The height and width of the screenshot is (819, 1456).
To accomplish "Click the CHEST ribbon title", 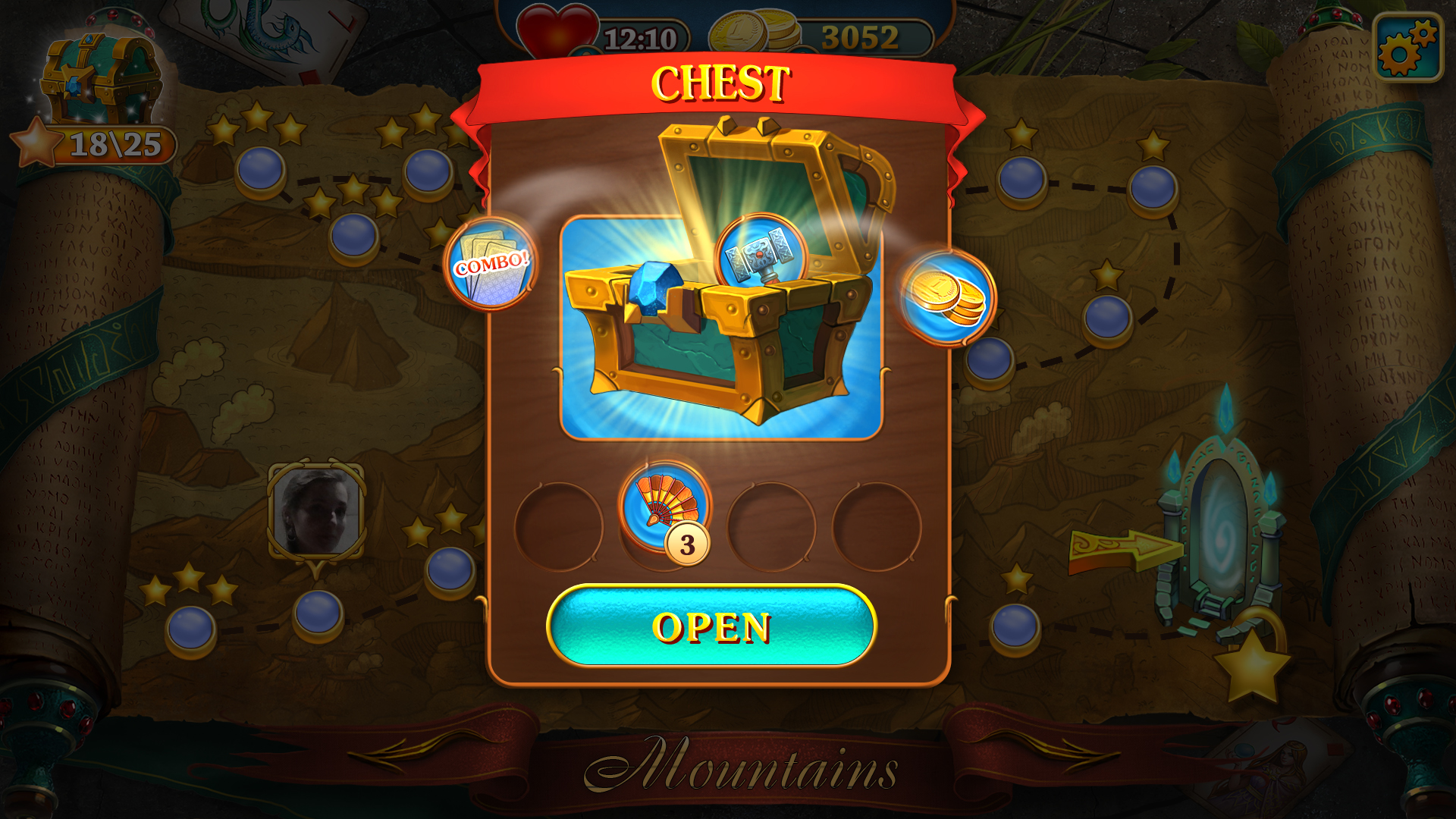I will point(722,79).
